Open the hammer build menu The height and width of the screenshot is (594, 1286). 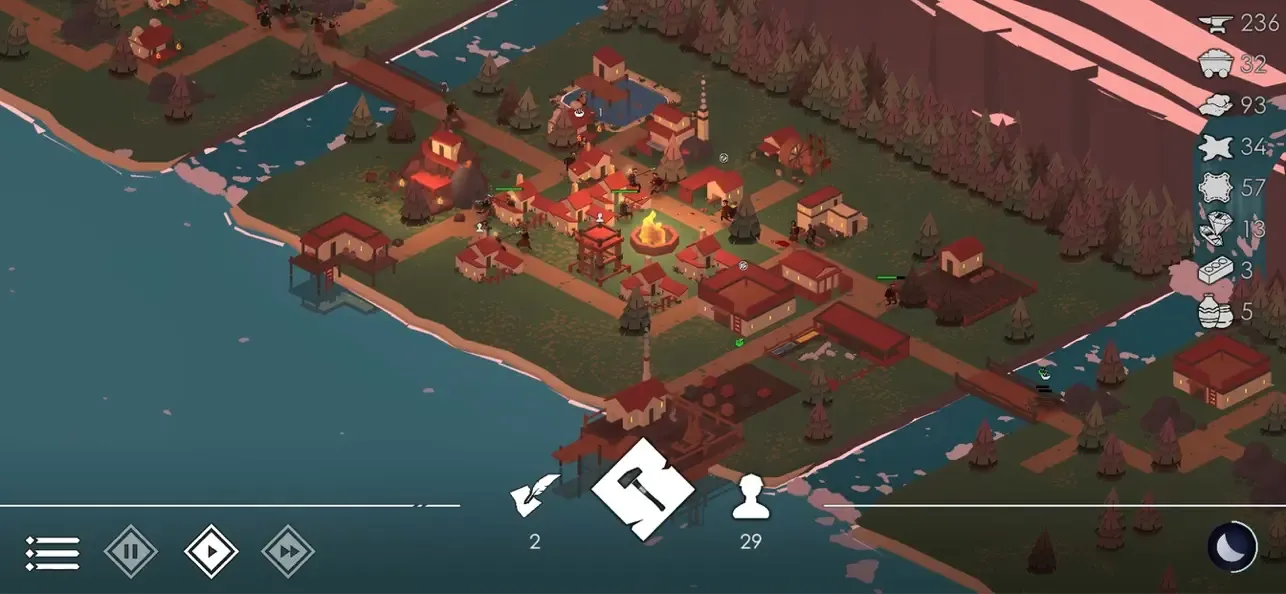pyautogui.click(x=643, y=489)
